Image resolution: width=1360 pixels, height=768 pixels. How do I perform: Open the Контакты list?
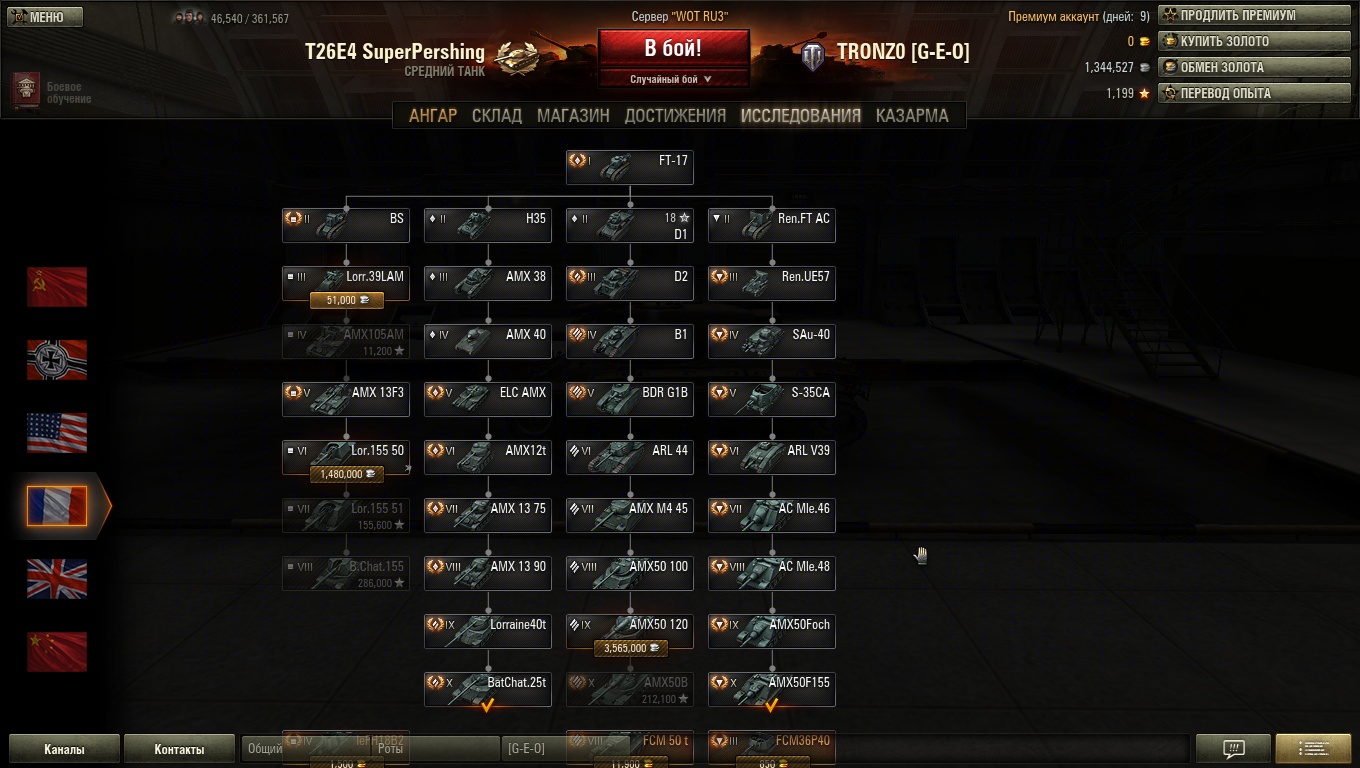(180, 749)
